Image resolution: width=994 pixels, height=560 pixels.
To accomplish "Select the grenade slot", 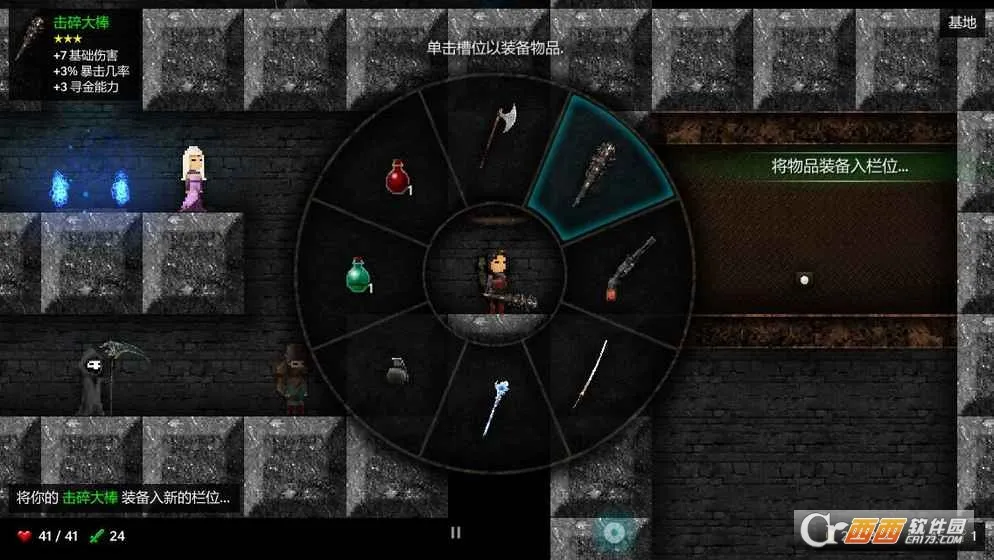I will [x=397, y=371].
